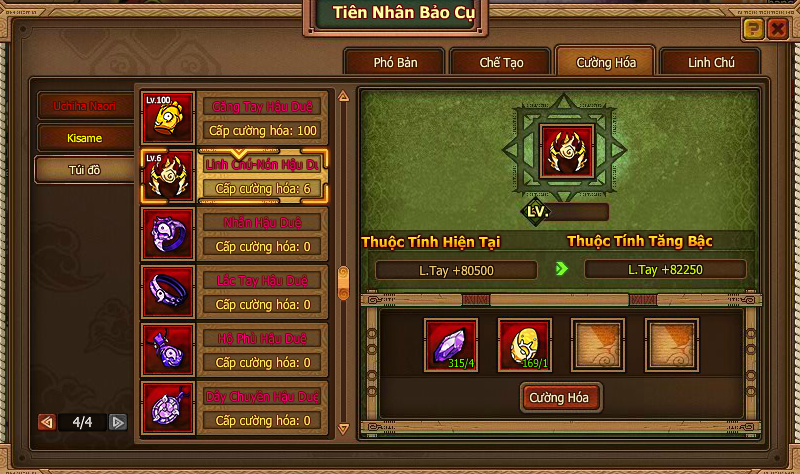Pick the Linh Chú-Nón Hậu Duệ item
Viewport: 800px width, 474px height.
point(238,176)
